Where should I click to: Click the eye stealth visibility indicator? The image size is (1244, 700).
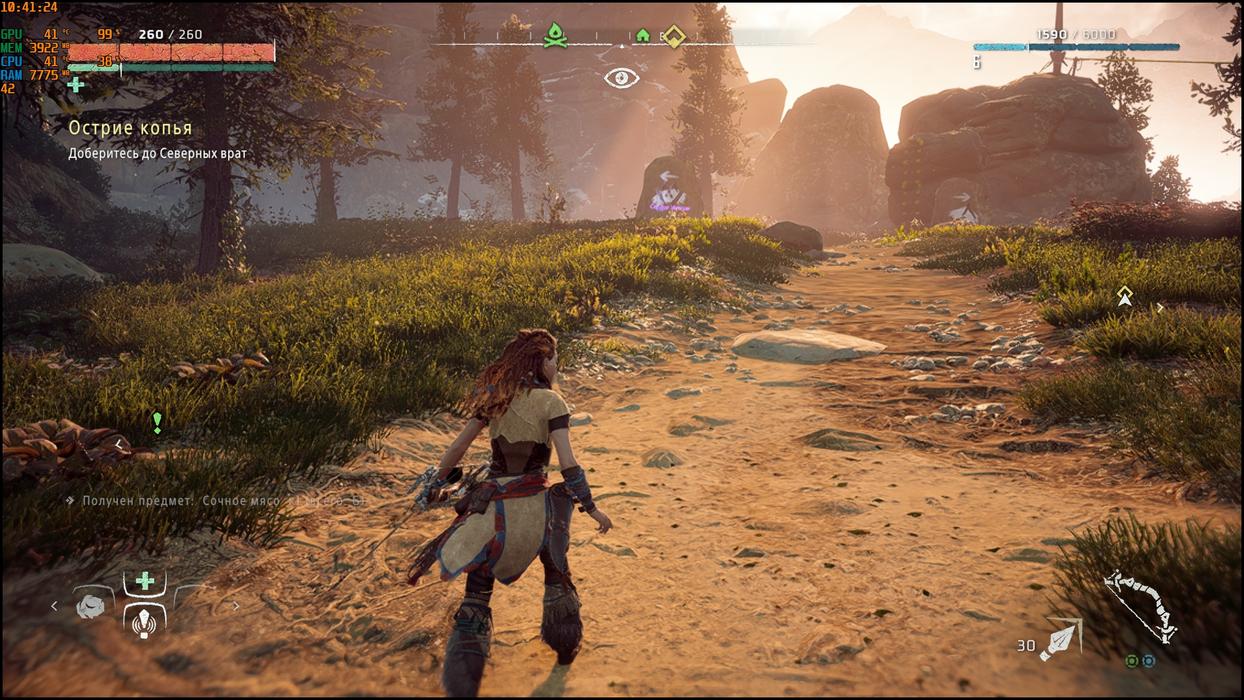[x=622, y=78]
